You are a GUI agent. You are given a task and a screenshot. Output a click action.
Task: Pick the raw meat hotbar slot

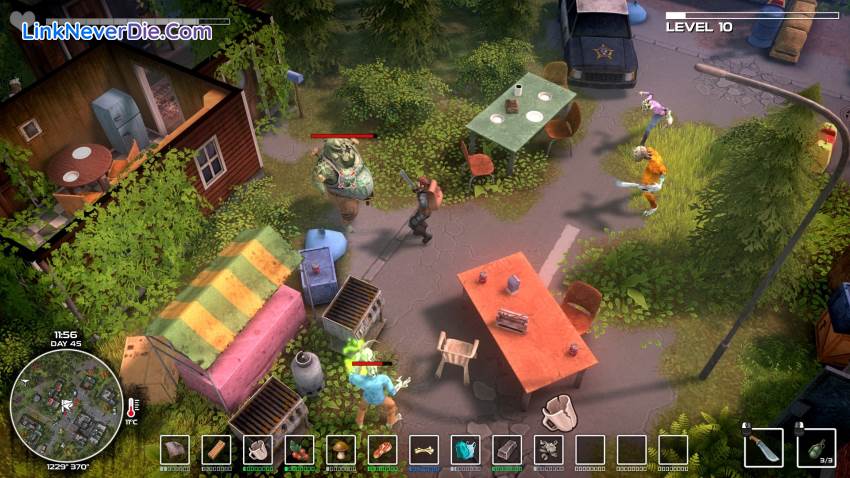tap(382, 450)
